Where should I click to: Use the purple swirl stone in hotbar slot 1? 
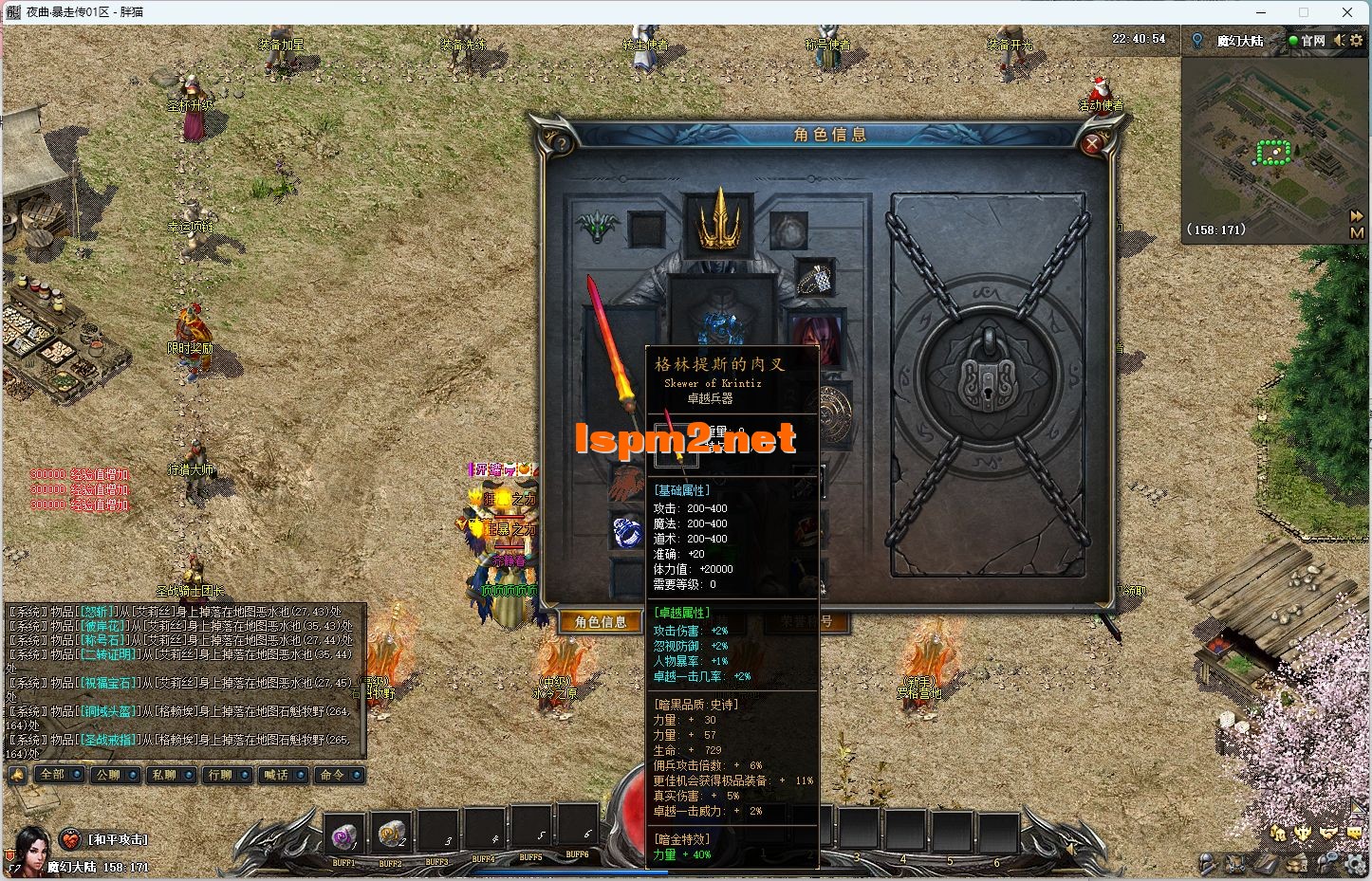(343, 835)
